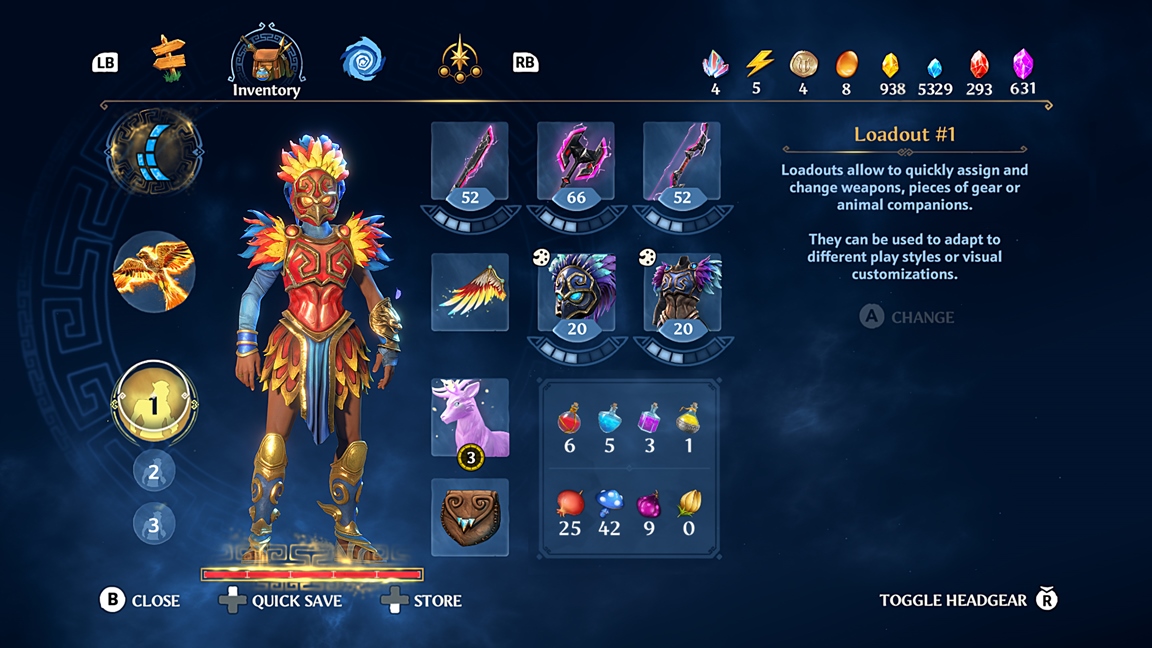Switch to loadout number 3
The height and width of the screenshot is (648, 1152).
point(154,524)
